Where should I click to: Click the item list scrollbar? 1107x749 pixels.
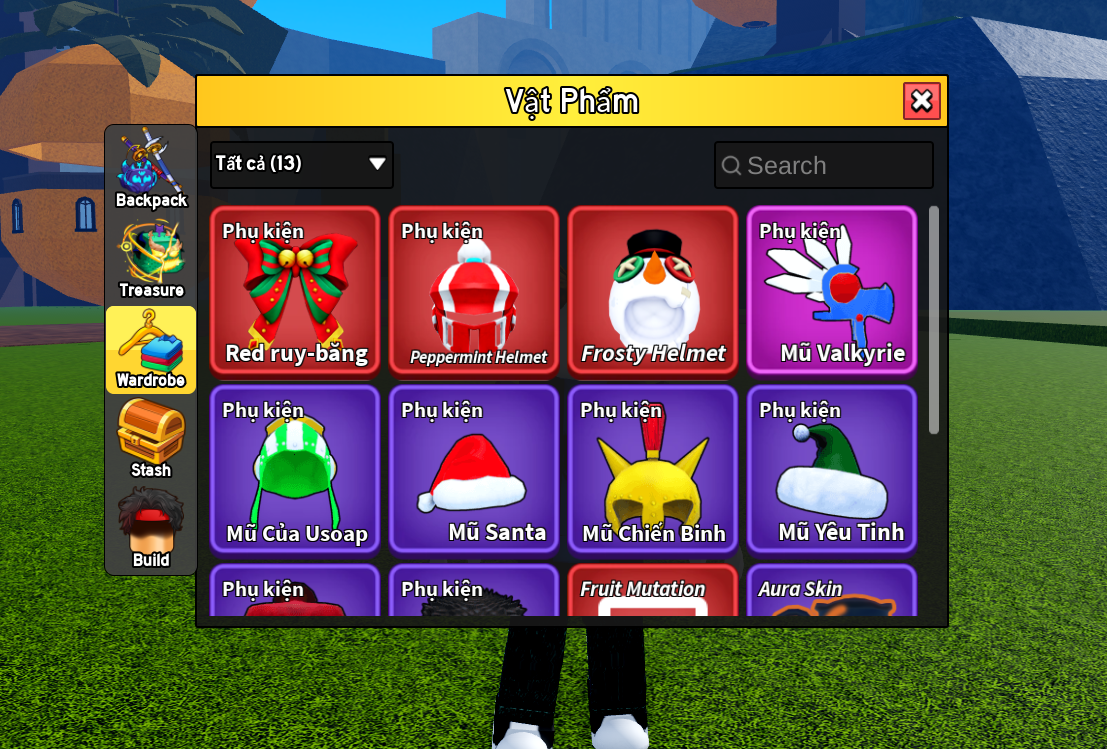tap(934, 320)
